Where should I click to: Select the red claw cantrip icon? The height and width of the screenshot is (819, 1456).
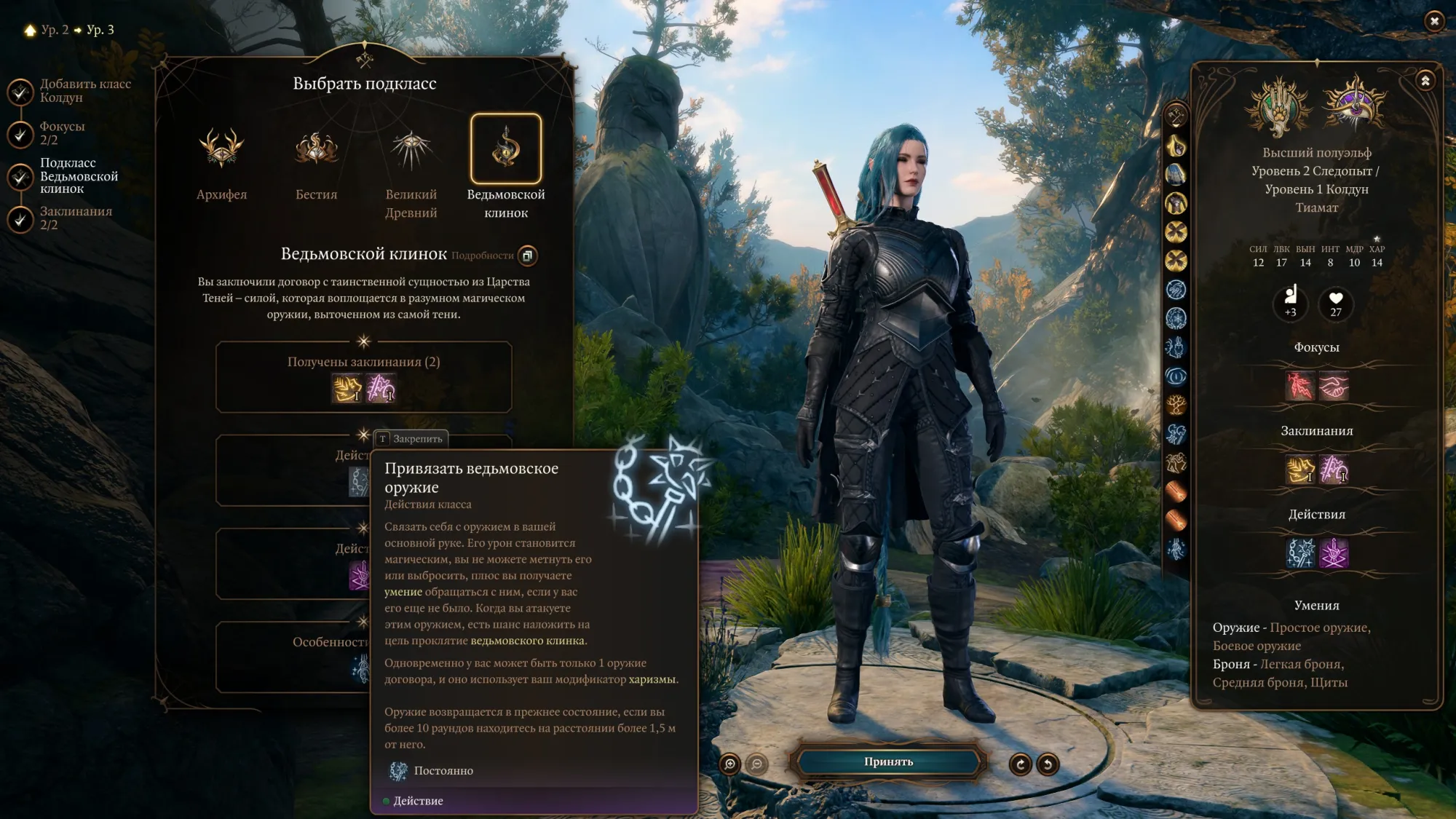(x=1299, y=387)
